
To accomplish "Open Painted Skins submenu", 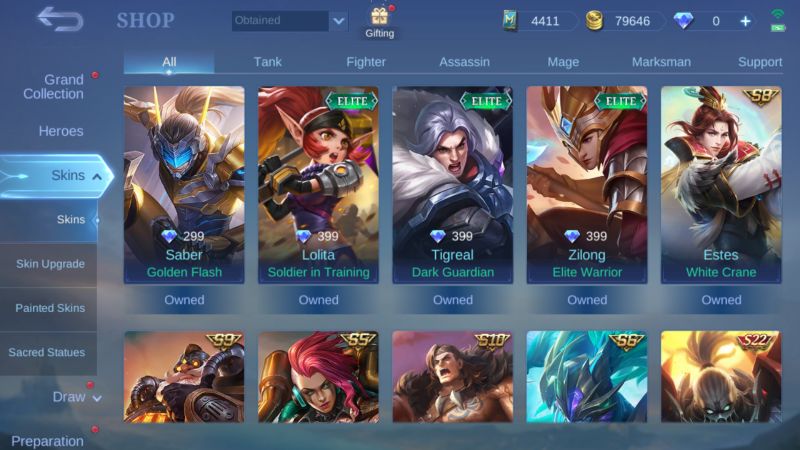I will (x=50, y=308).
